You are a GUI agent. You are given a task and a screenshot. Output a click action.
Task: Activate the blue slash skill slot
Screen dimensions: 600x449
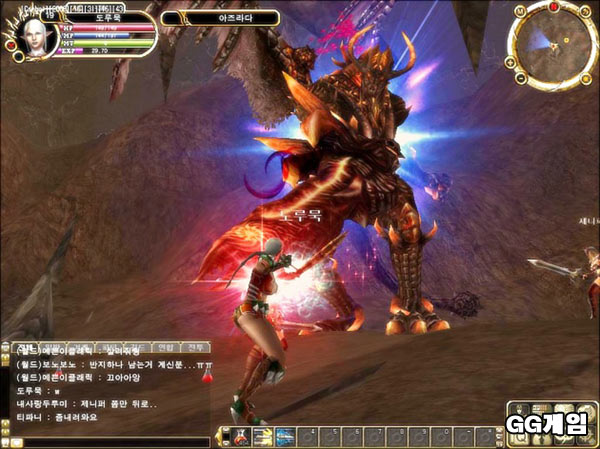click(286, 436)
